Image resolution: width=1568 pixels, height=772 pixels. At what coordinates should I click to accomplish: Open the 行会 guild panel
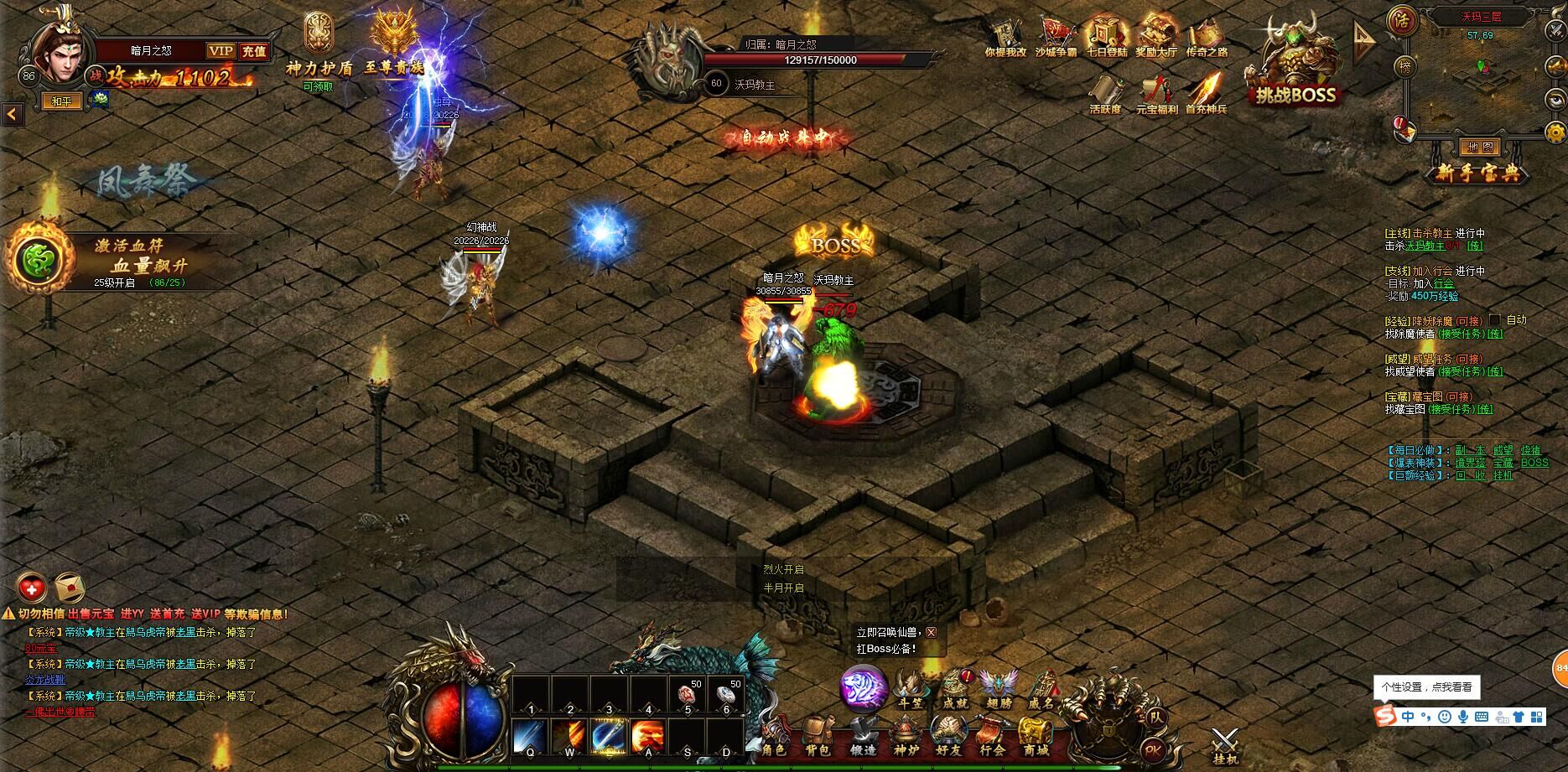tap(992, 738)
